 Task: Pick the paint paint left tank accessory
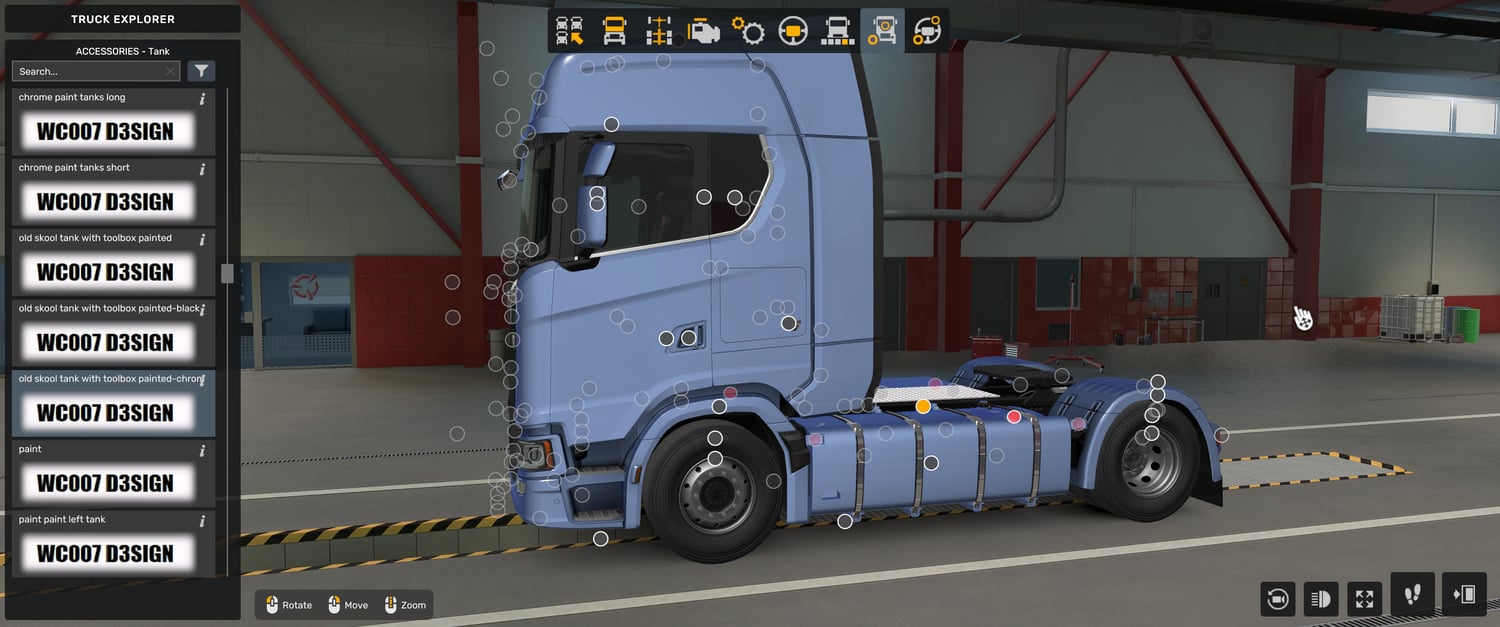(105, 553)
